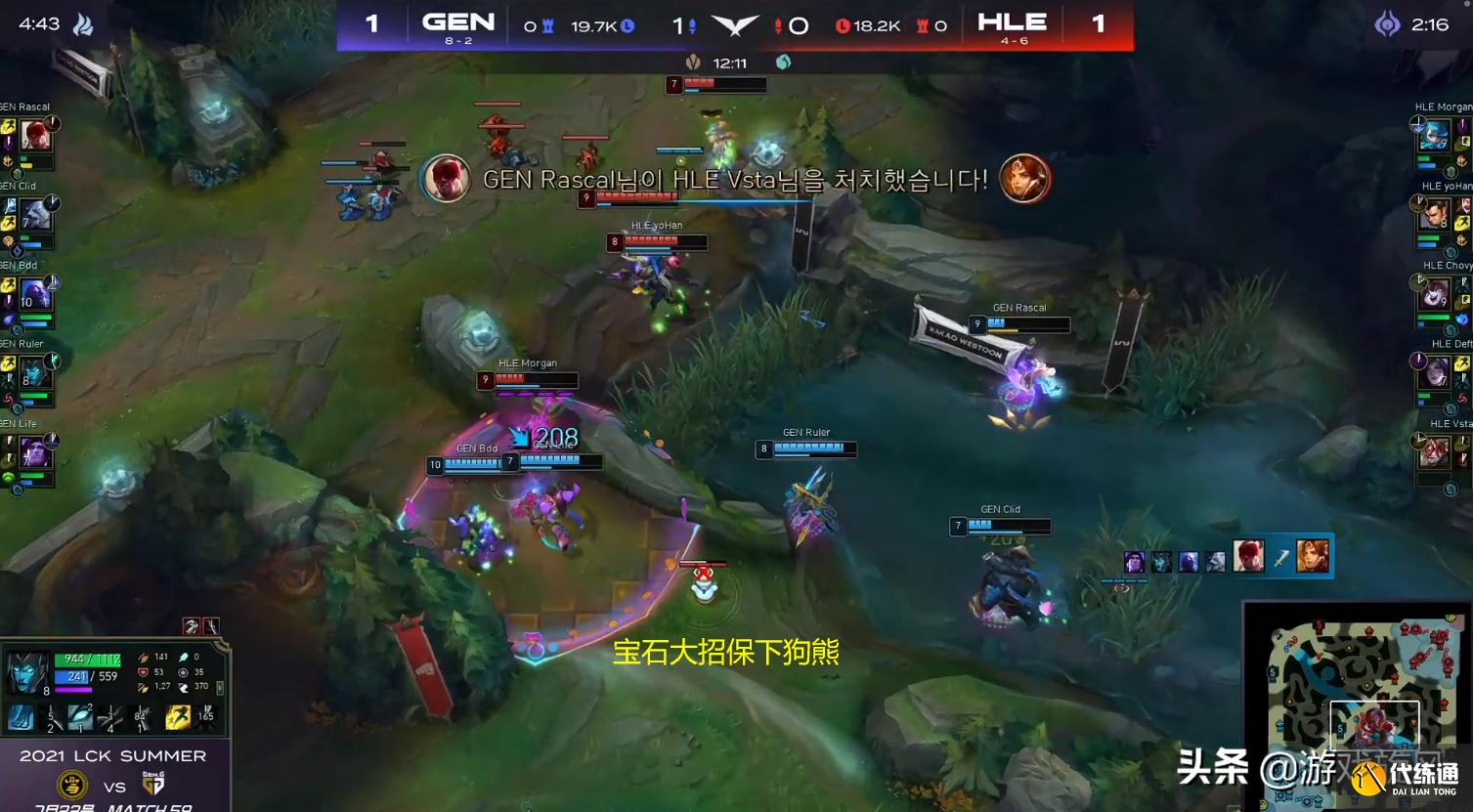
Task: Click the 2021 LCK SUMMER label
Action: click(x=112, y=754)
